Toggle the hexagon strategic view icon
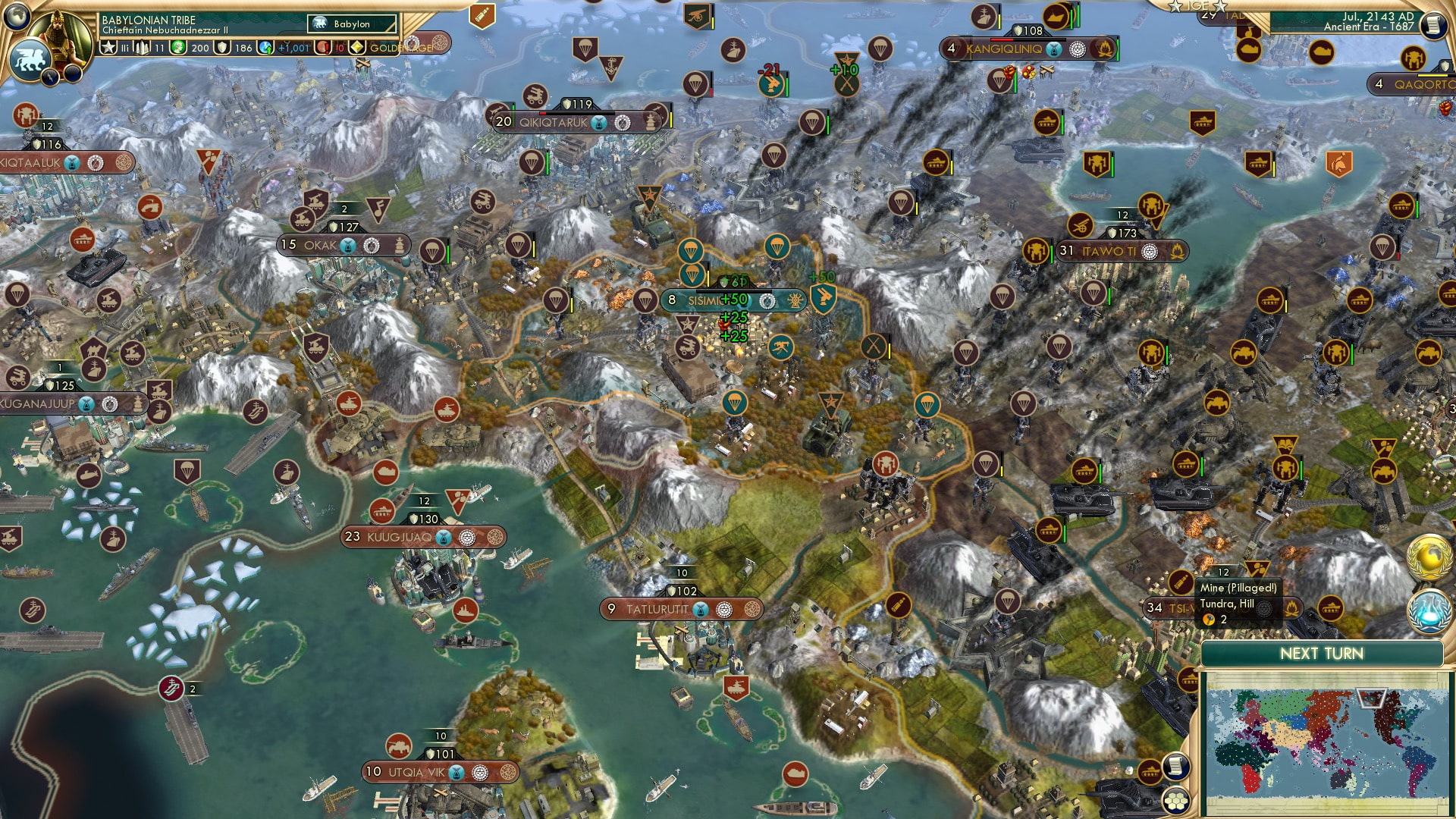 pos(1175,802)
